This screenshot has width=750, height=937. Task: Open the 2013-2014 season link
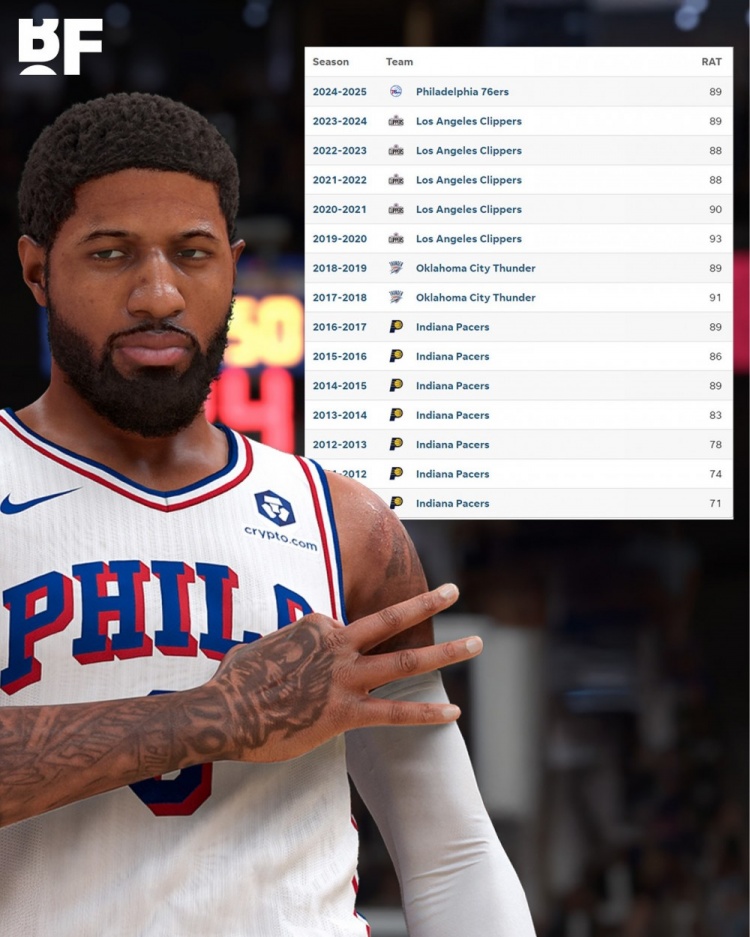[x=339, y=415]
